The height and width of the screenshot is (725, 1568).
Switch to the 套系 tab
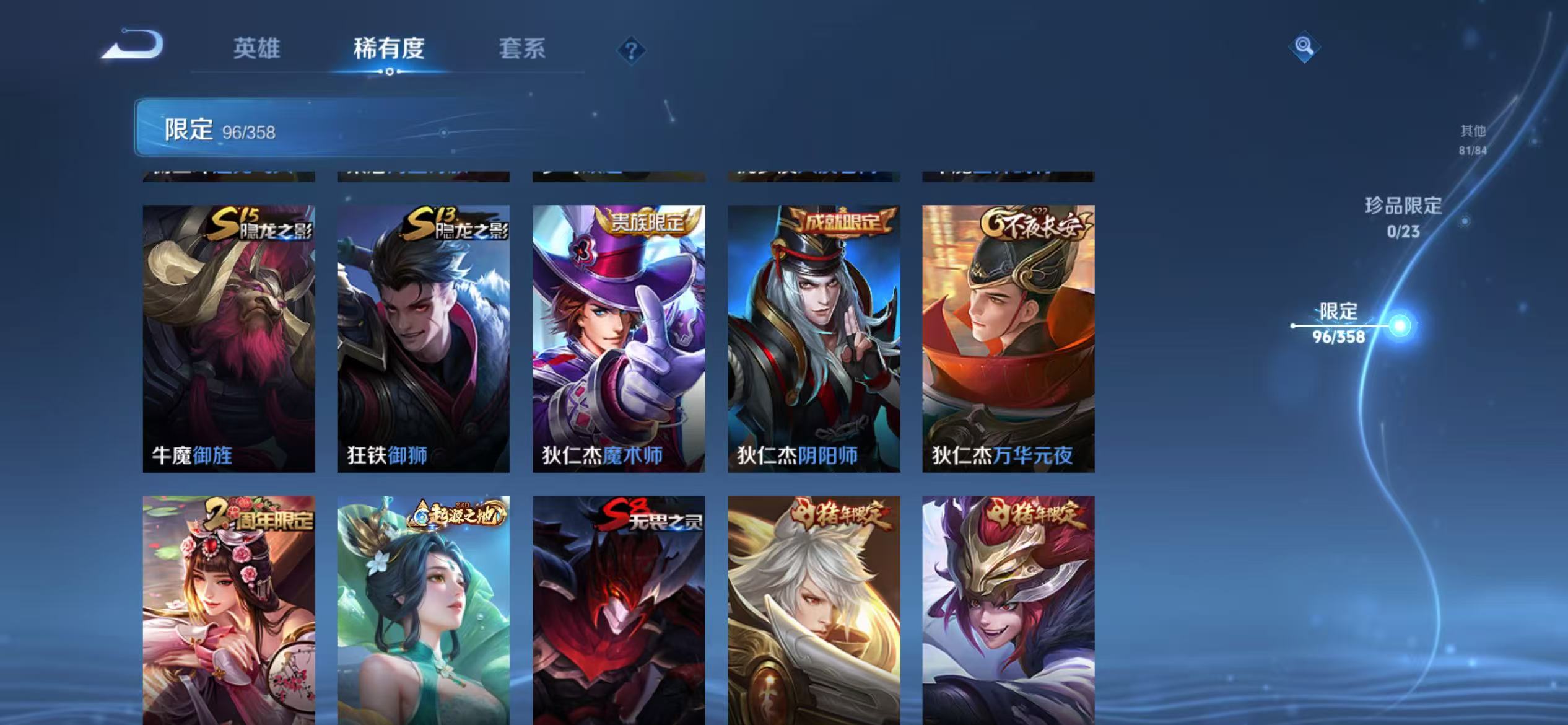click(x=522, y=50)
